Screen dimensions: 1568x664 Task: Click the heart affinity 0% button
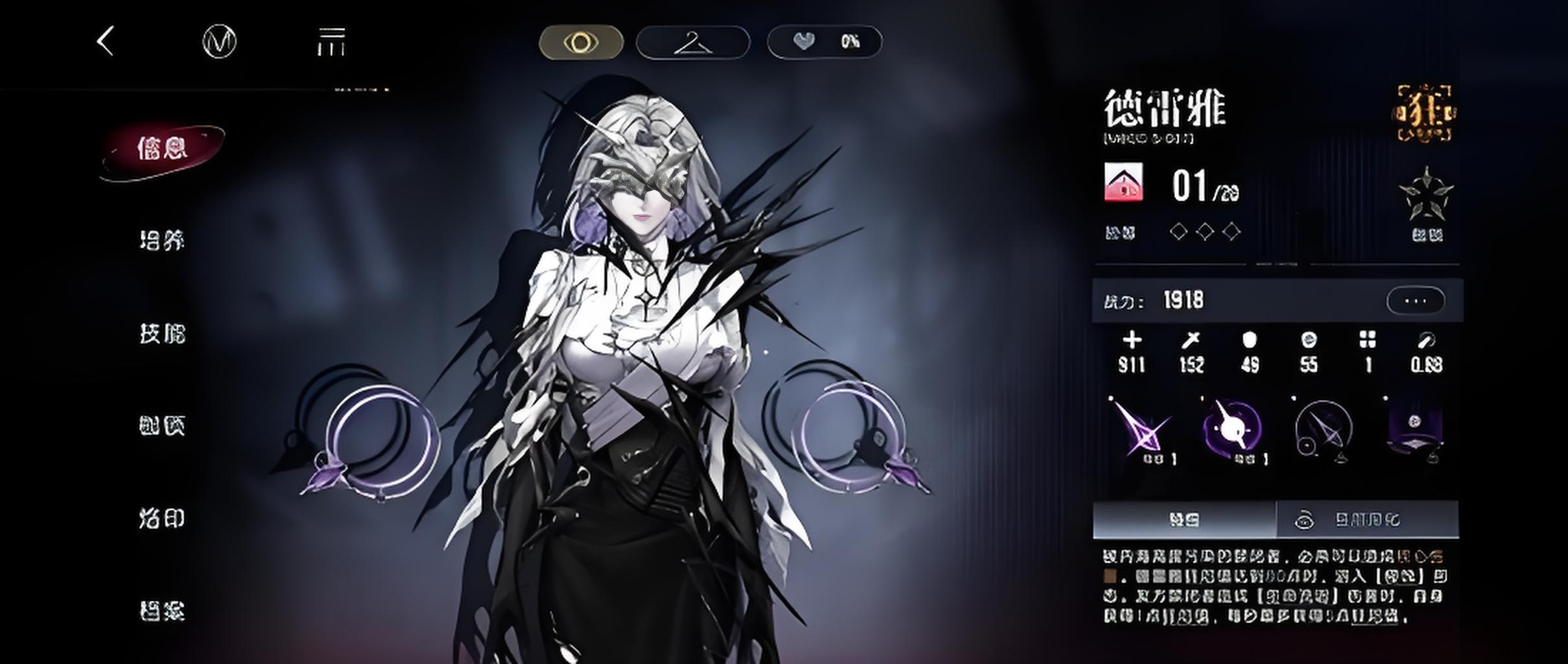[x=824, y=42]
